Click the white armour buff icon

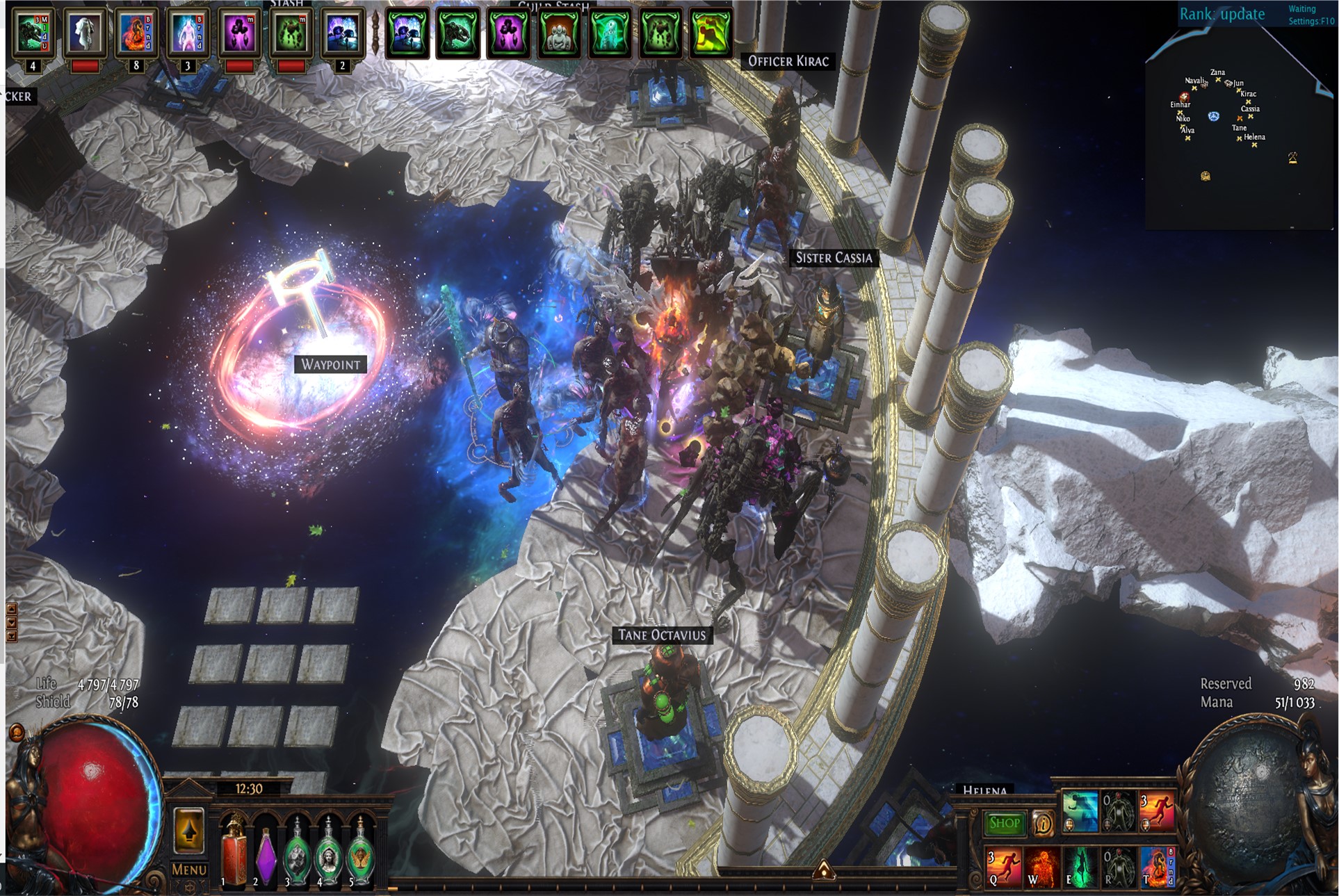84,32
